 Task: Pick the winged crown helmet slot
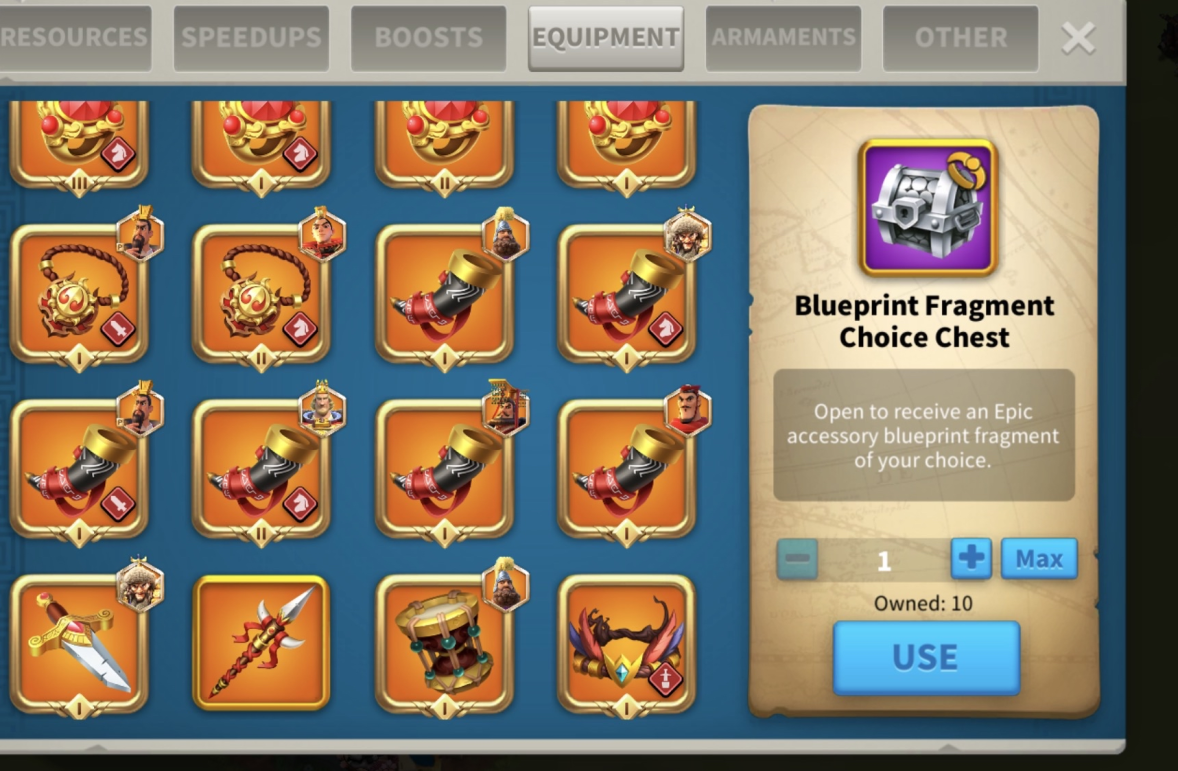point(626,643)
